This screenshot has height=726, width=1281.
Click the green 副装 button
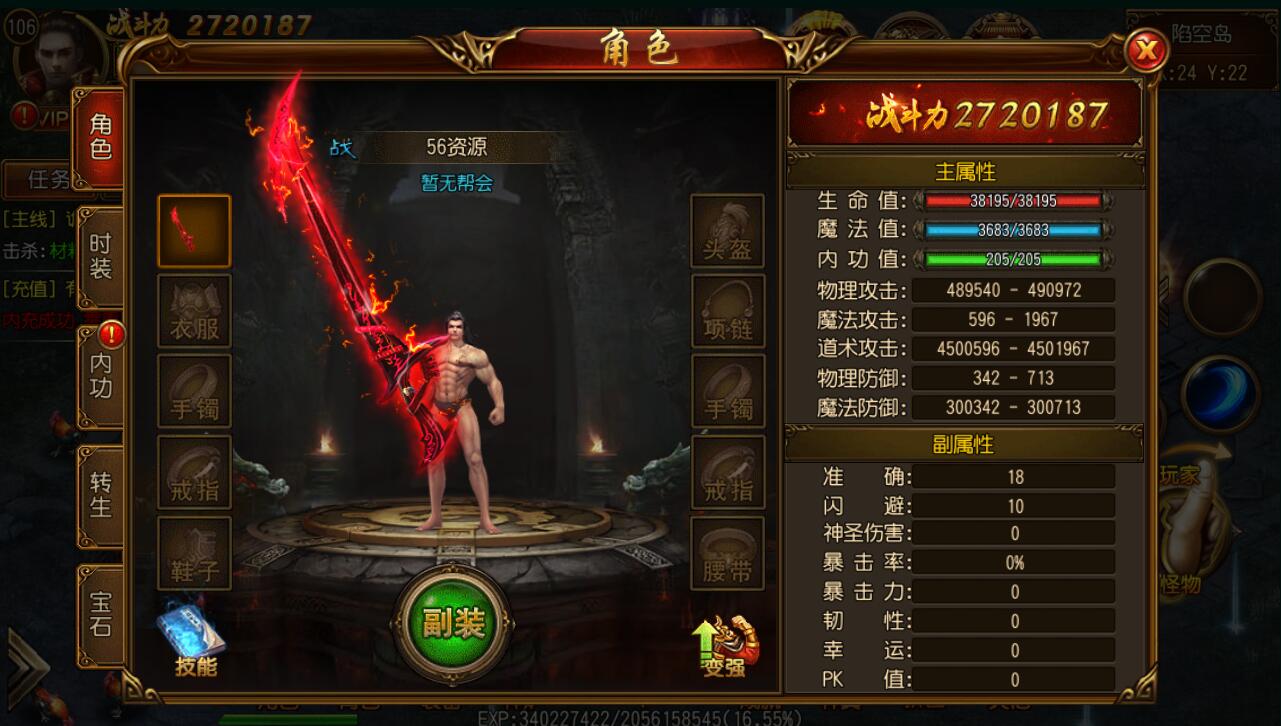tap(453, 624)
